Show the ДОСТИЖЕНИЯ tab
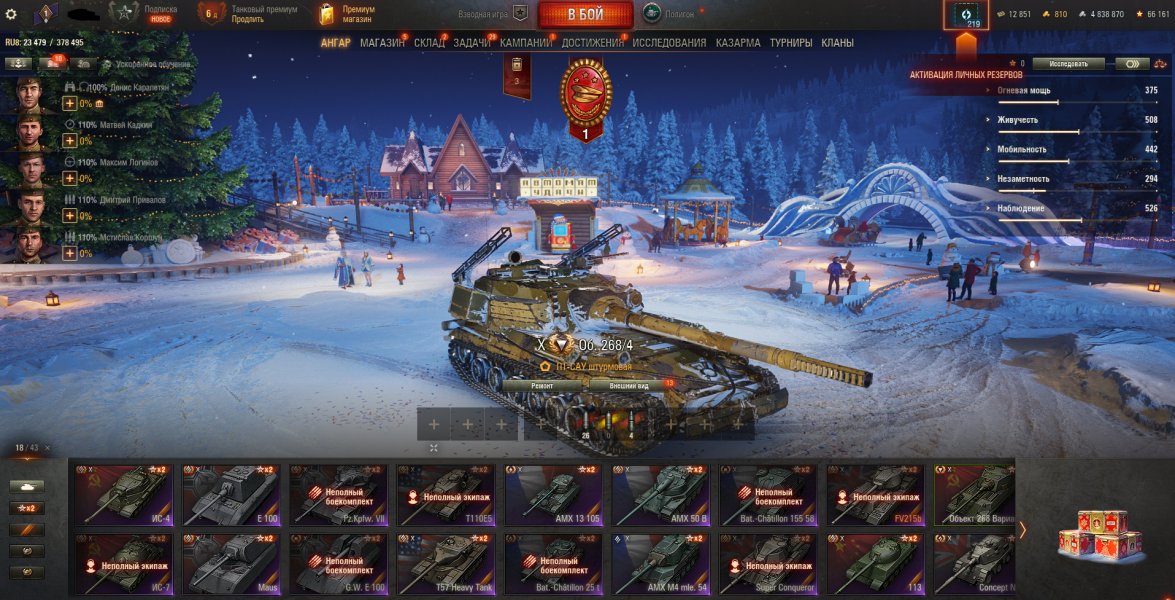The width and height of the screenshot is (1175, 600). (593, 43)
